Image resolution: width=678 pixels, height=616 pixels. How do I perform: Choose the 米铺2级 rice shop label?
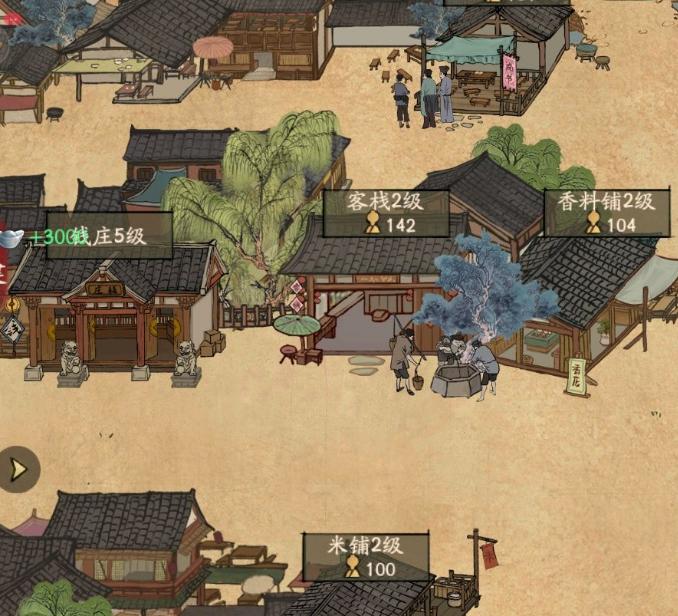(366, 556)
